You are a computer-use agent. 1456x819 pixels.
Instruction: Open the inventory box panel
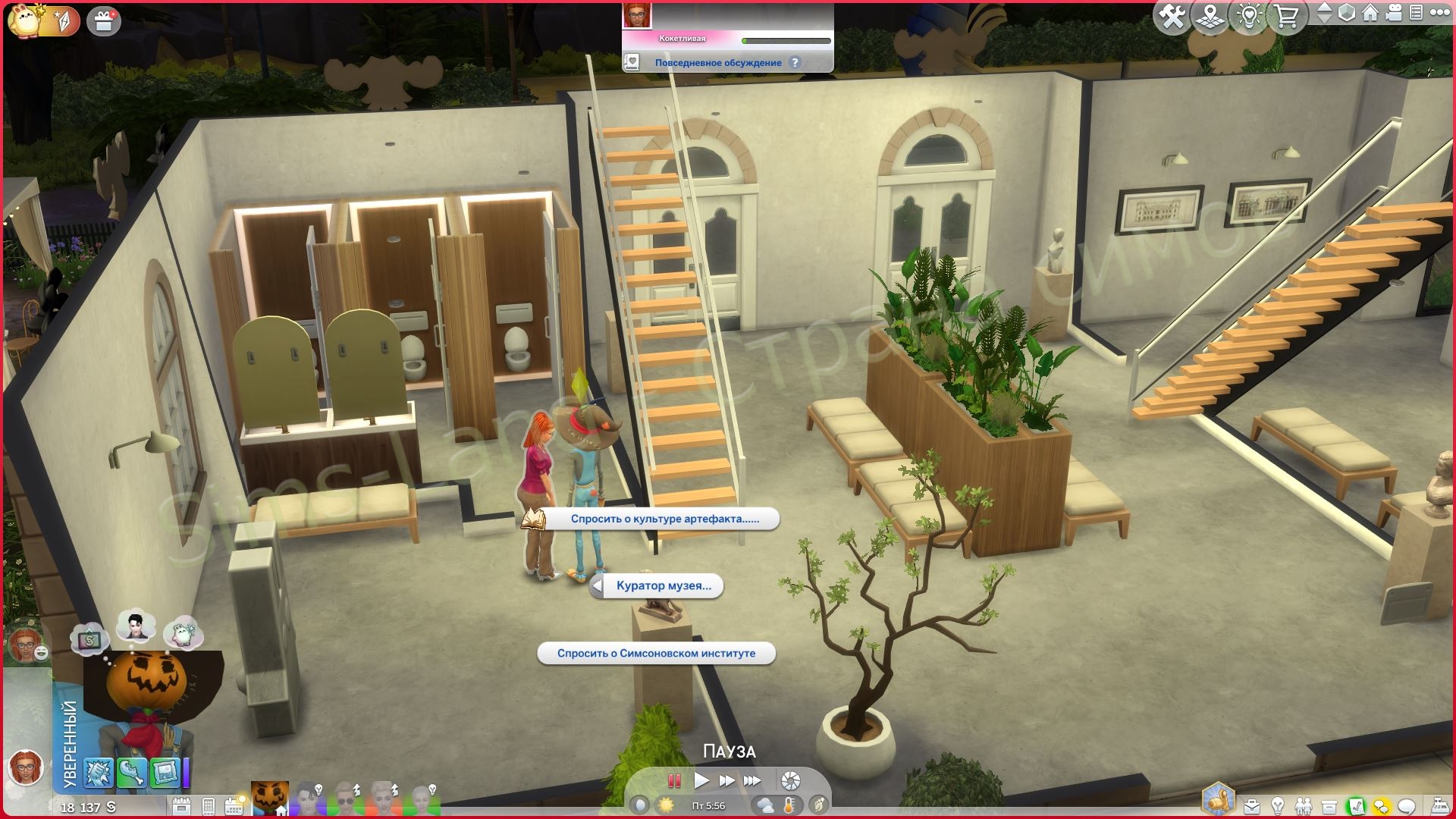click(1329, 806)
